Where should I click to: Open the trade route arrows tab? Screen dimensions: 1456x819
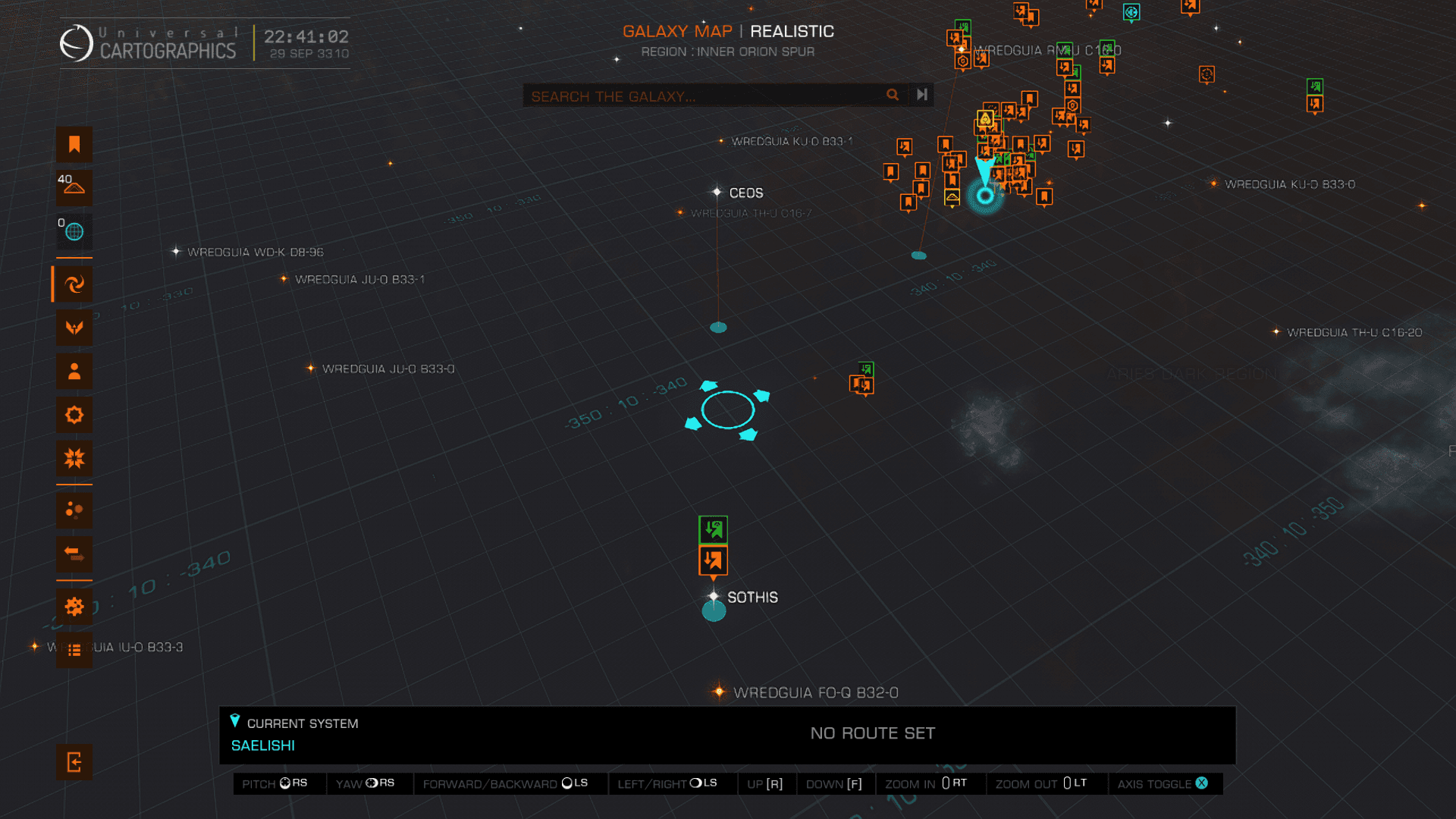[x=74, y=554]
